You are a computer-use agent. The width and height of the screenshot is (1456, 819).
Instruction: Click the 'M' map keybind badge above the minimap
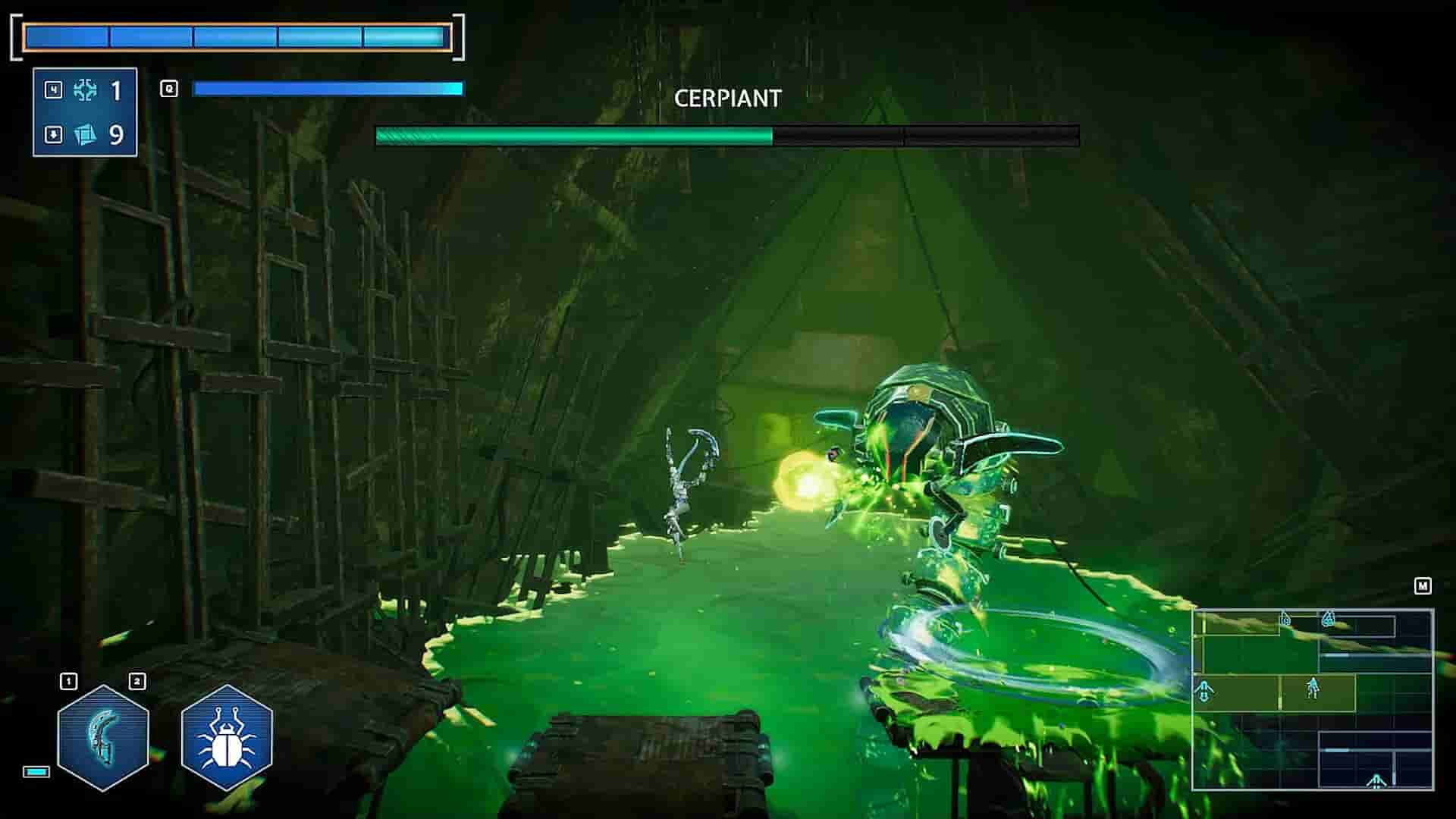pos(1423,585)
